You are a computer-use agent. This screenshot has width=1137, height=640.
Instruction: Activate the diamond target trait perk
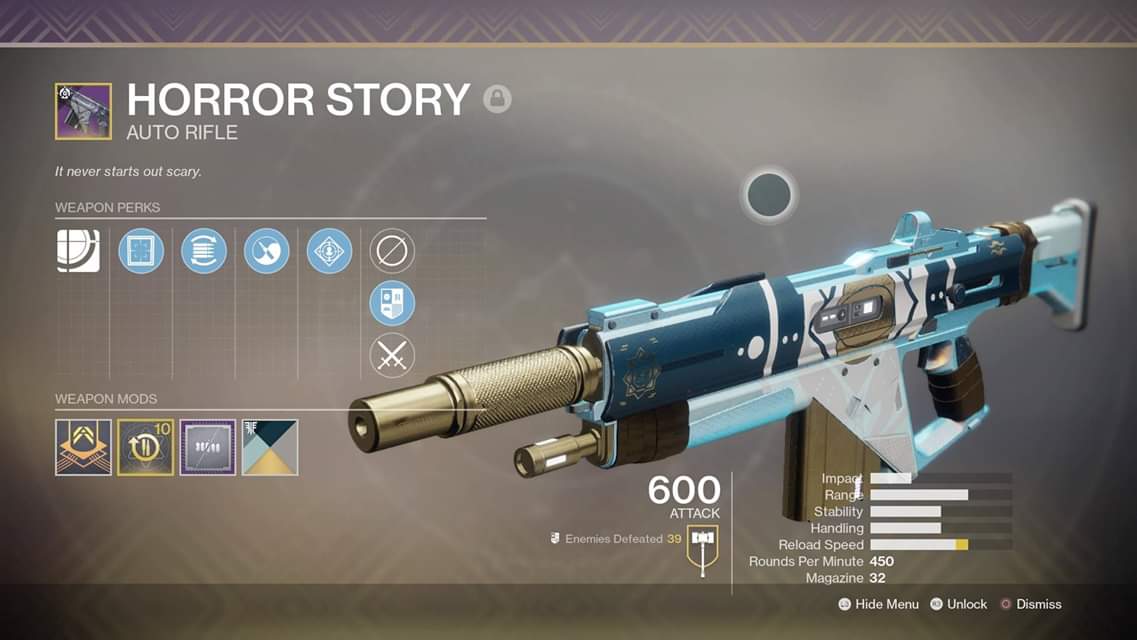329,250
